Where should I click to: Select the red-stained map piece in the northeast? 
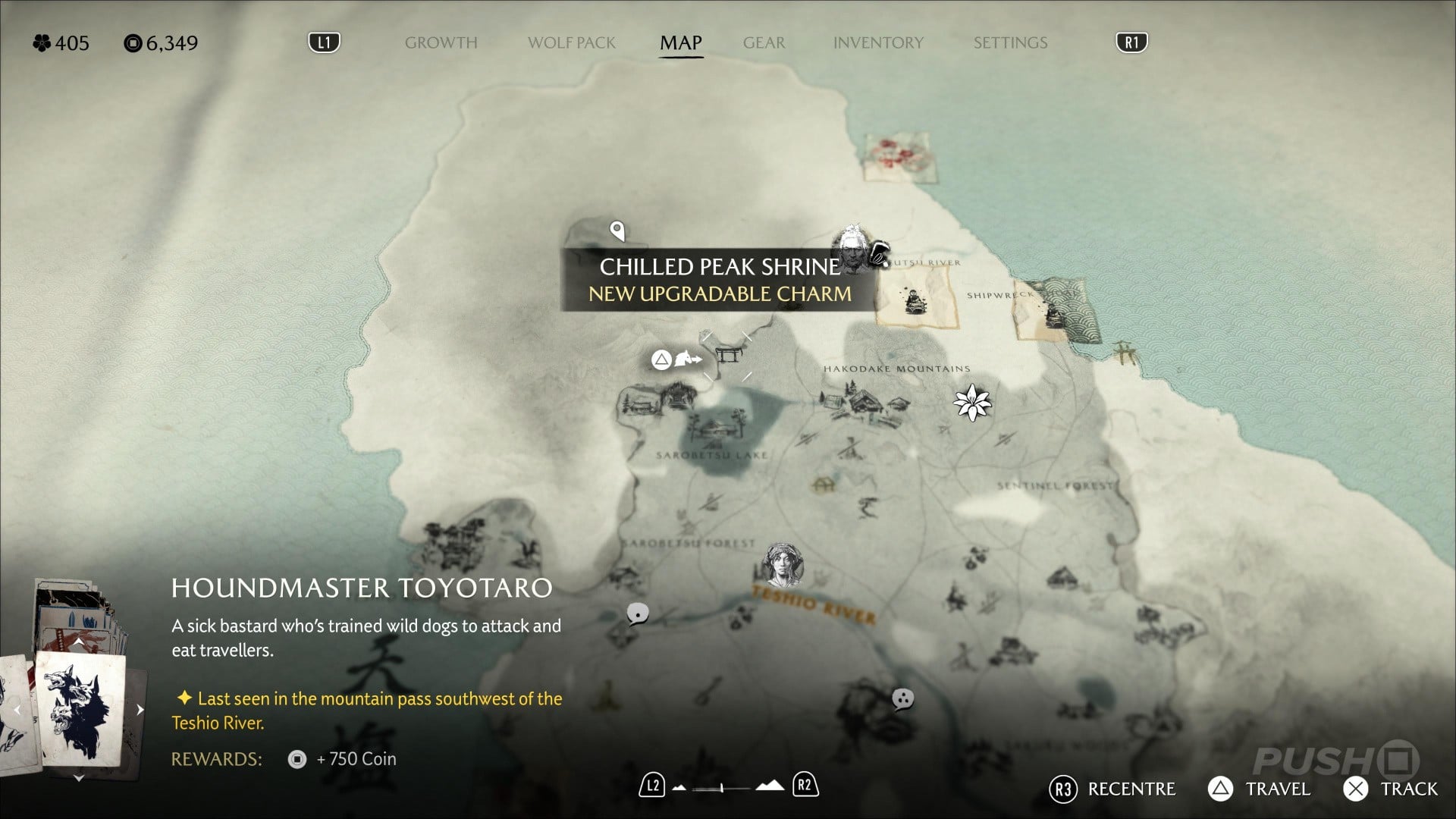coord(902,157)
